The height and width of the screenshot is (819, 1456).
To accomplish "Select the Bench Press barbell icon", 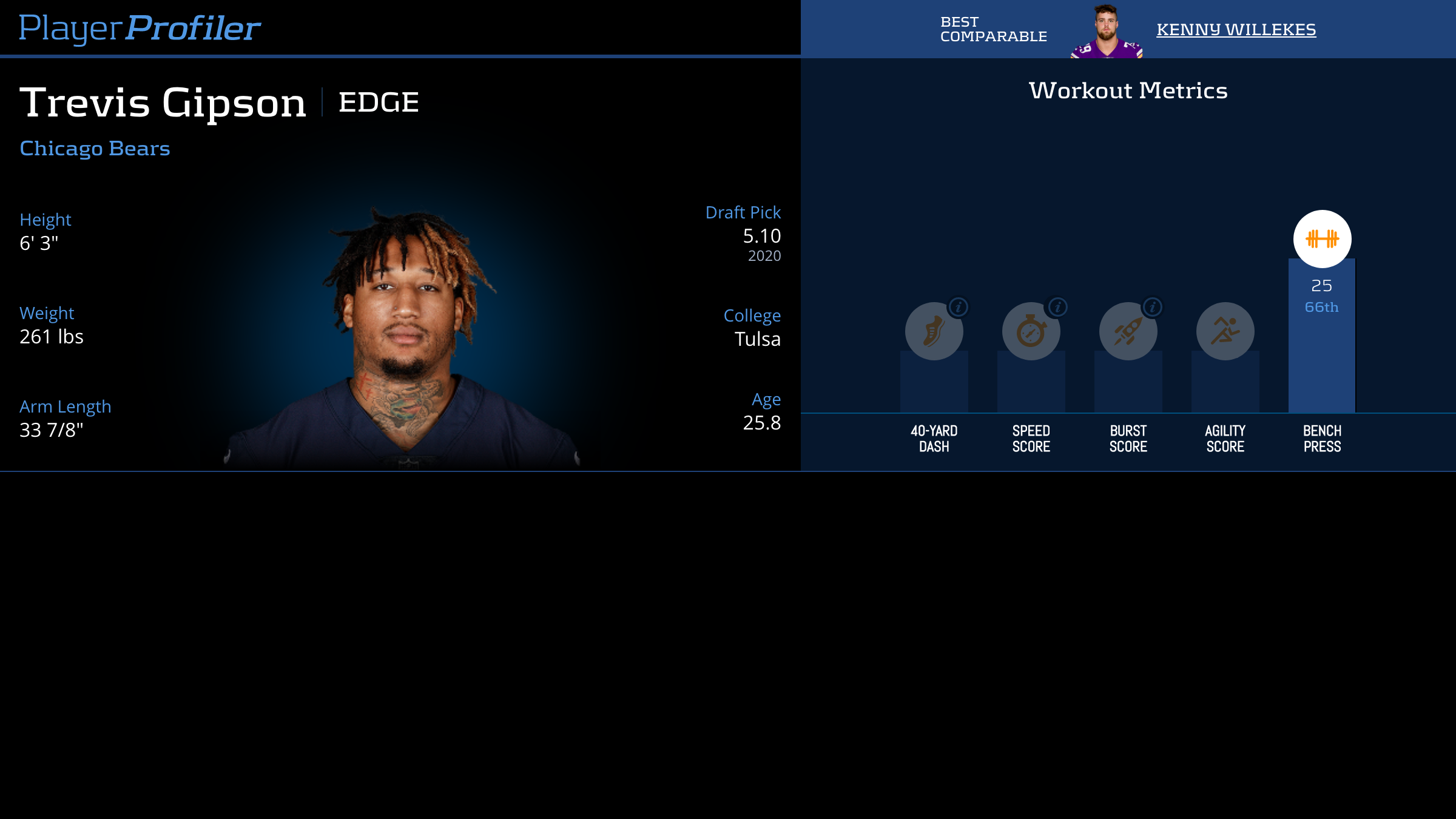I will coord(1322,239).
